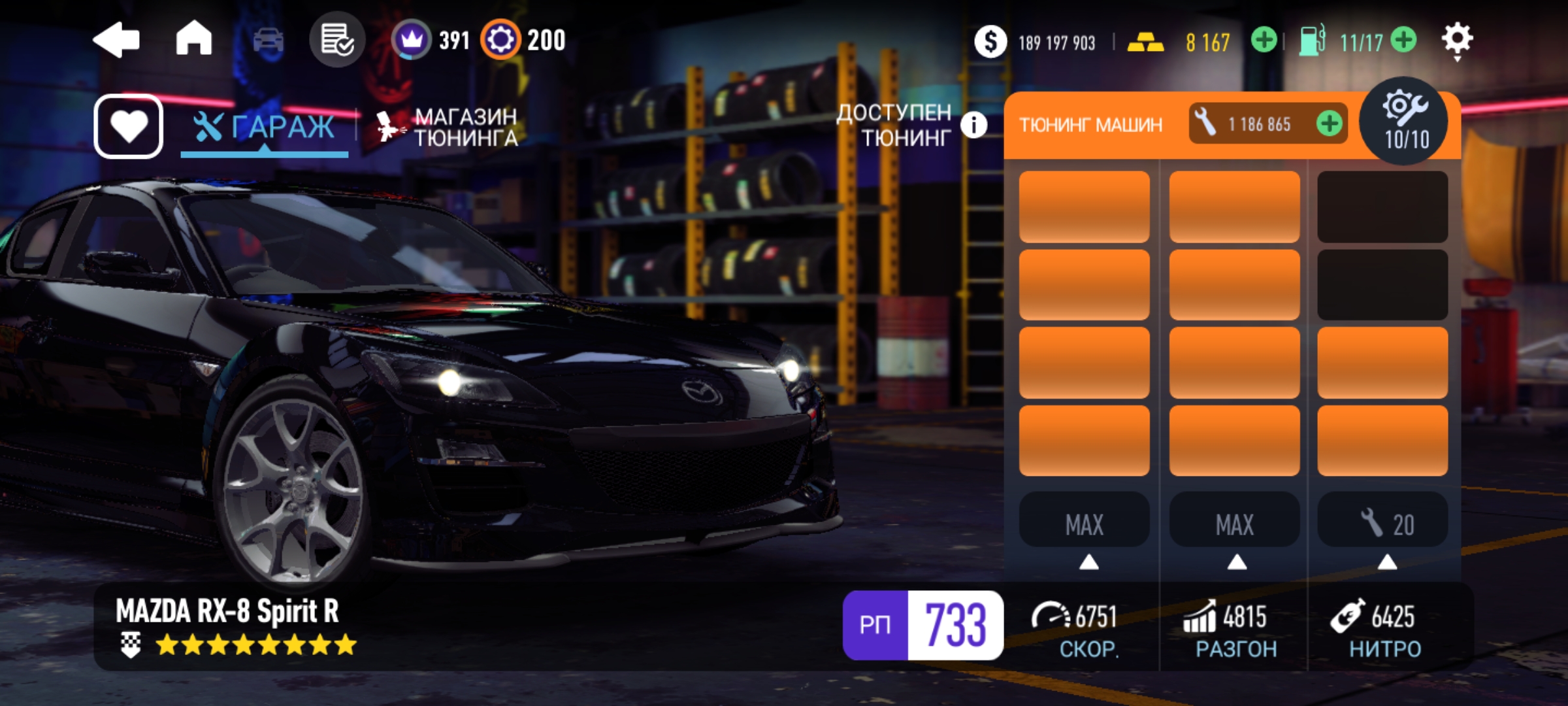This screenshot has height=706, width=1568.
Task: Buy more wrench tuning parts
Action: pyautogui.click(x=1330, y=124)
